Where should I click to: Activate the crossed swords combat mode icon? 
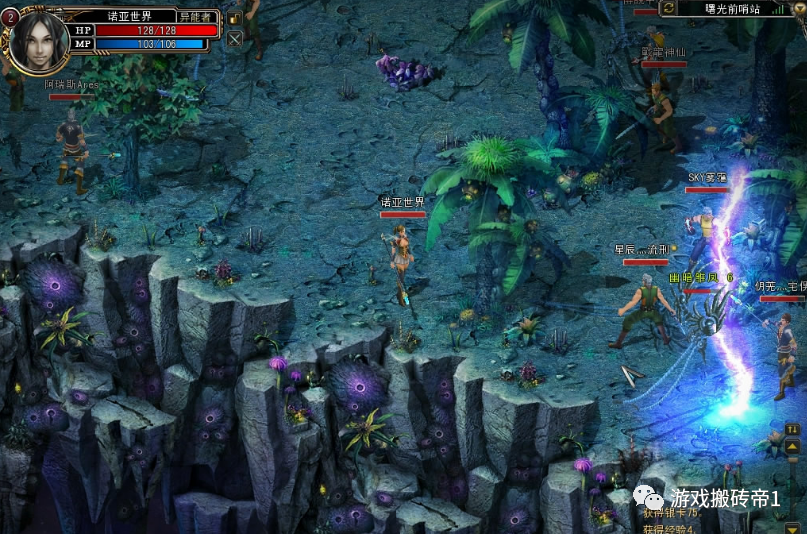(234, 40)
